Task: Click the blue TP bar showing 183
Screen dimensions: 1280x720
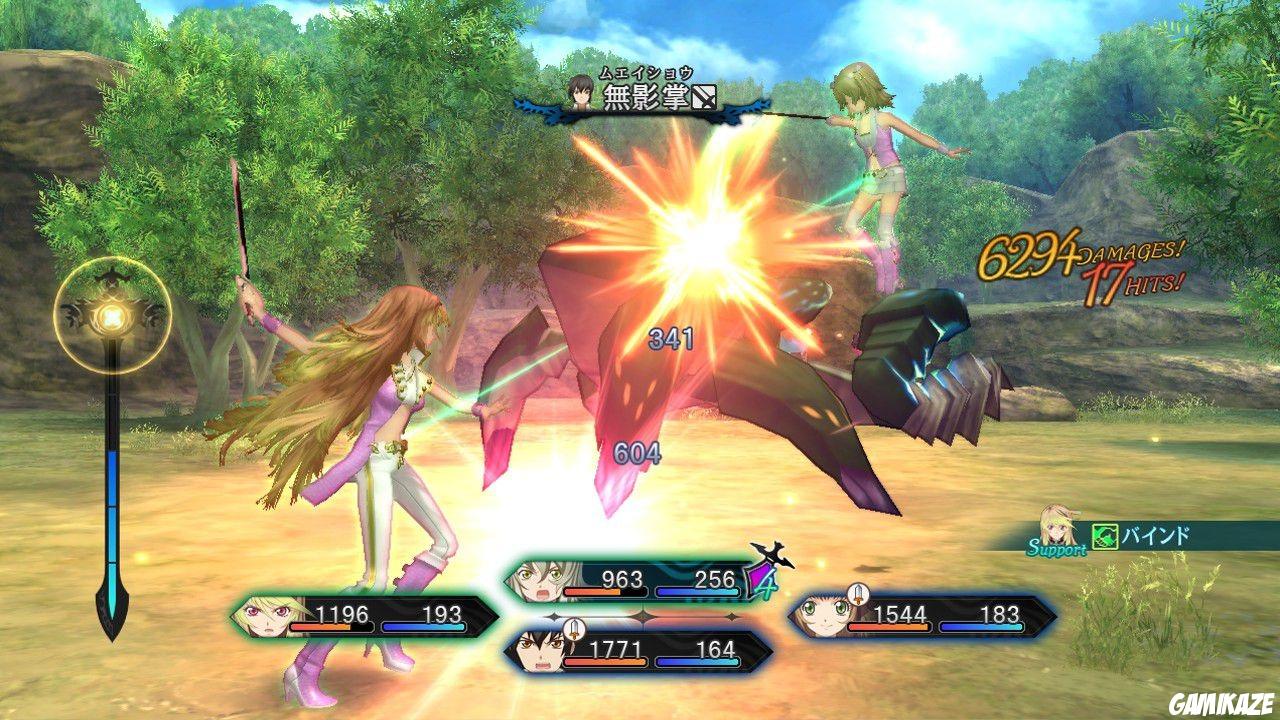Action: tap(982, 627)
